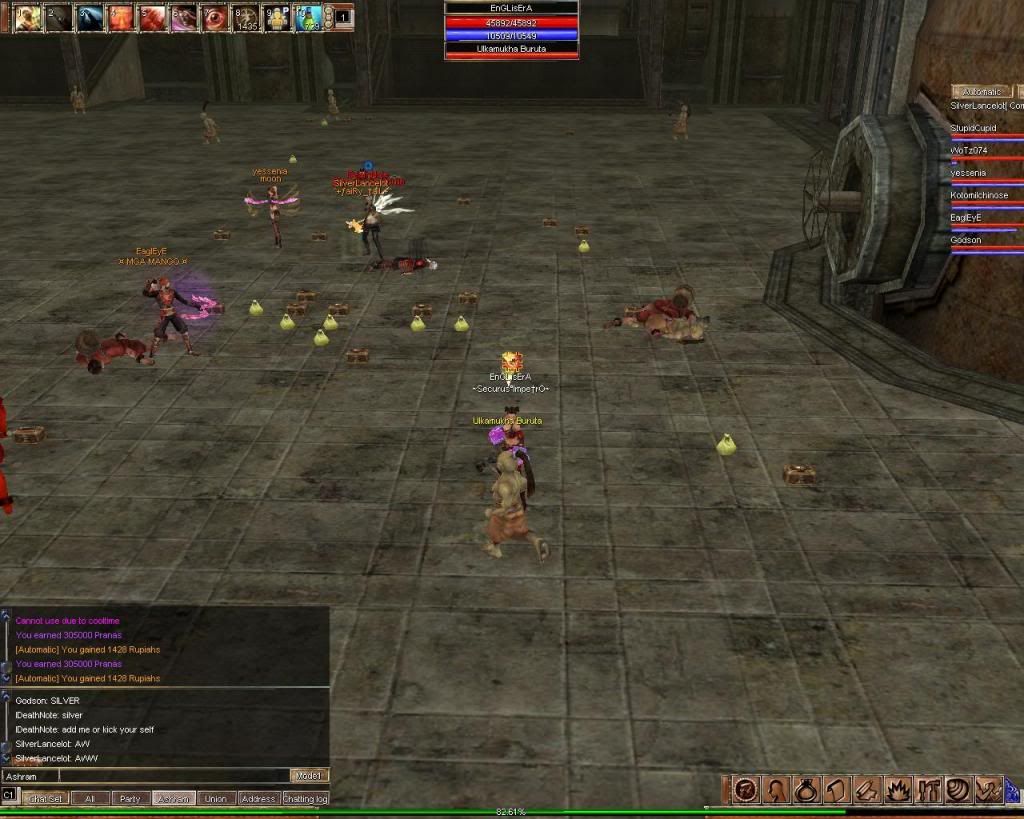Show the Chatting log
The width and height of the screenshot is (1024, 819).
click(305, 799)
